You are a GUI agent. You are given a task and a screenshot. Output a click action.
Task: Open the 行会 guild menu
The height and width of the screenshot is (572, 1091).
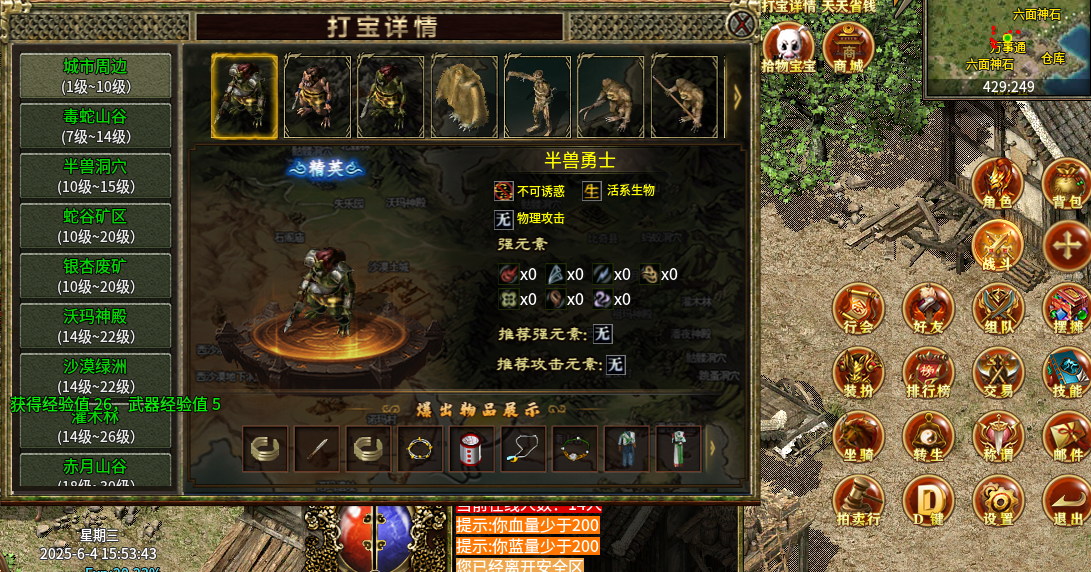(858, 309)
